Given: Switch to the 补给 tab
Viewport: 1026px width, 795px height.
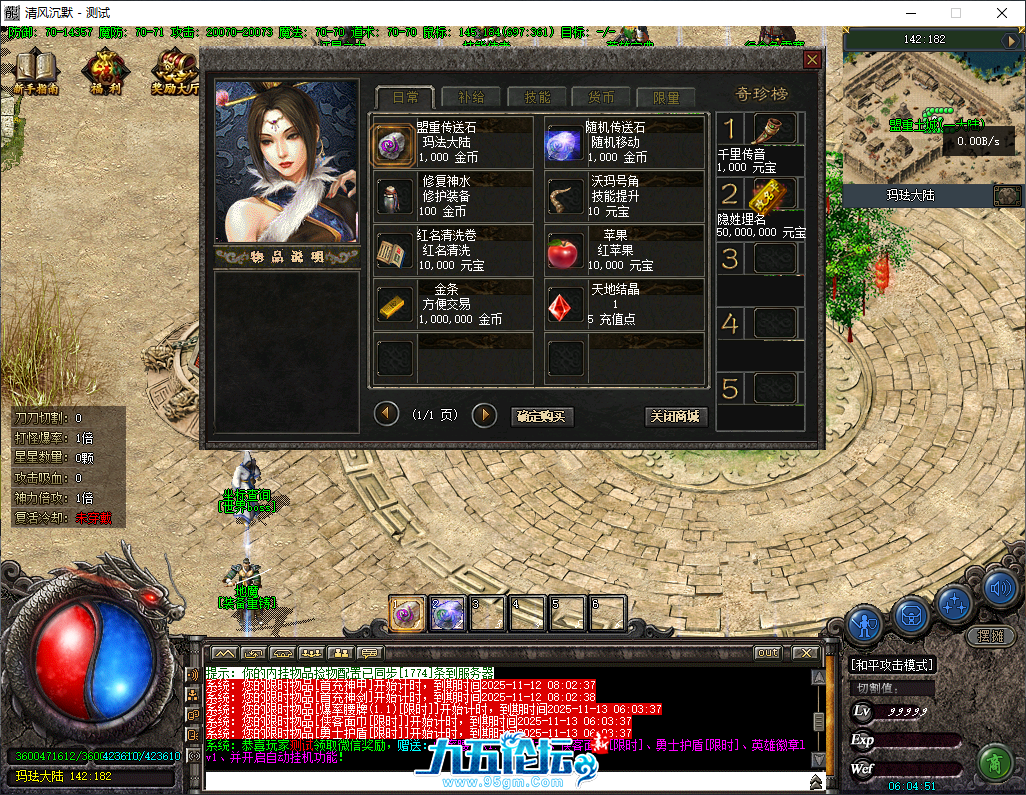Looking at the screenshot, I should [470, 97].
